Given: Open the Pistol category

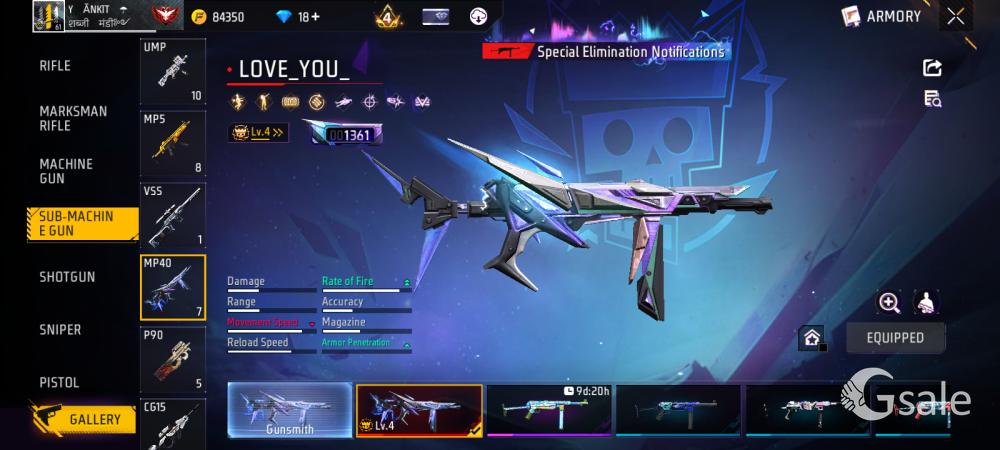Looking at the screenshot, I should (x=59, y=383).
